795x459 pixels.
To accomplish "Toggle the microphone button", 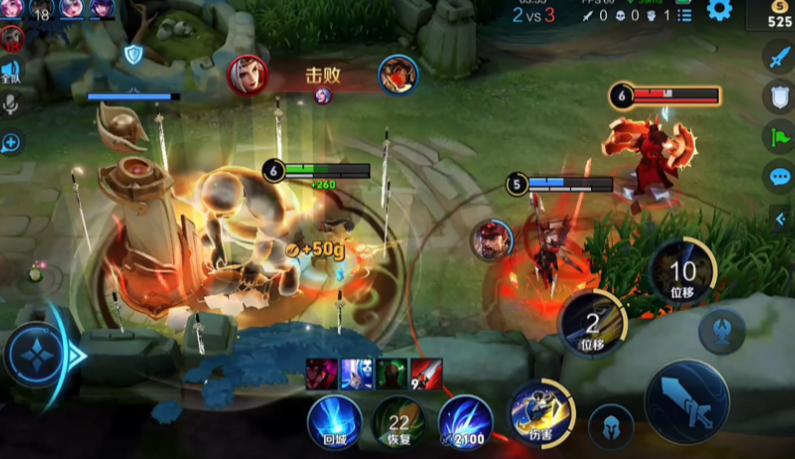I will (x=11, y=105).
